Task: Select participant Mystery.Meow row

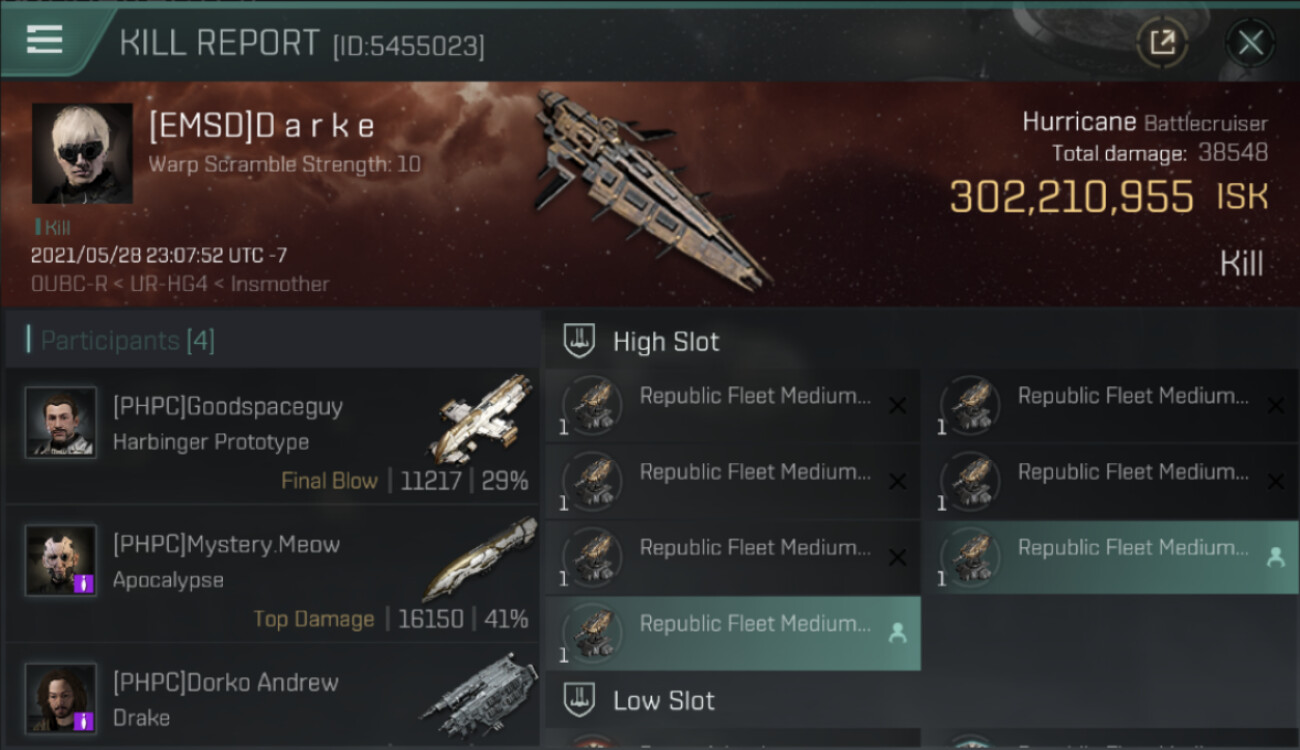Action: coord(272,573)
